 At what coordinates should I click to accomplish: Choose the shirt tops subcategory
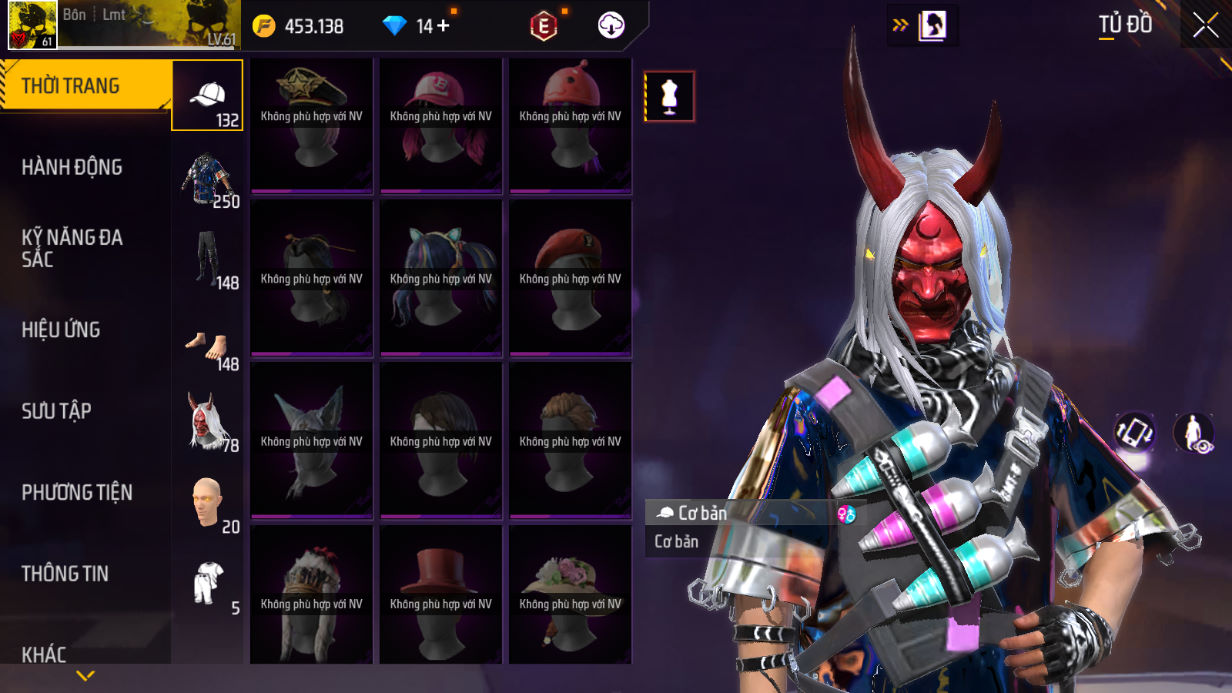208,178
